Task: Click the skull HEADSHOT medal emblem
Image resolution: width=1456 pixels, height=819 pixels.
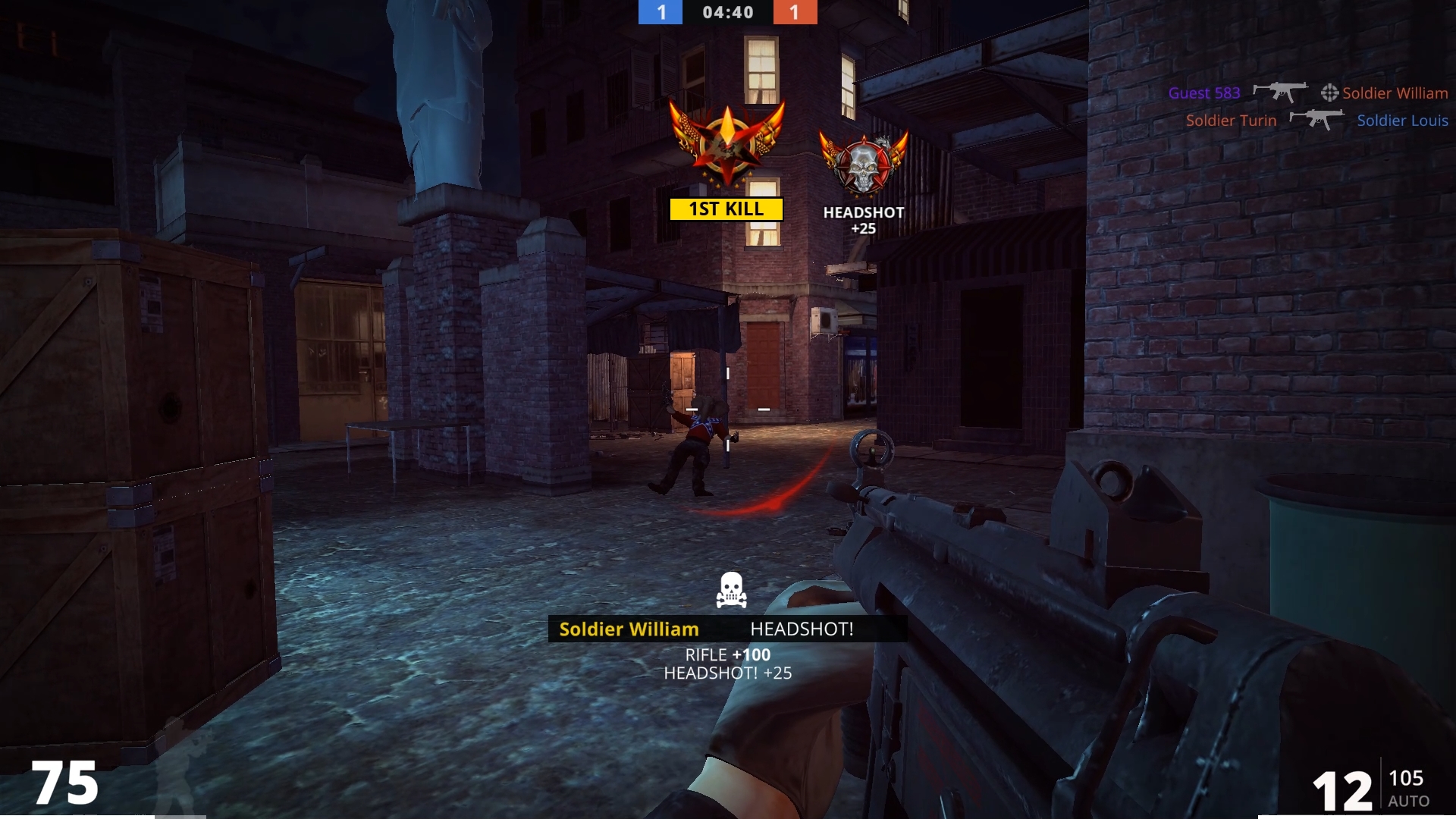Action: pyautogui.click(x=863, y=163)
